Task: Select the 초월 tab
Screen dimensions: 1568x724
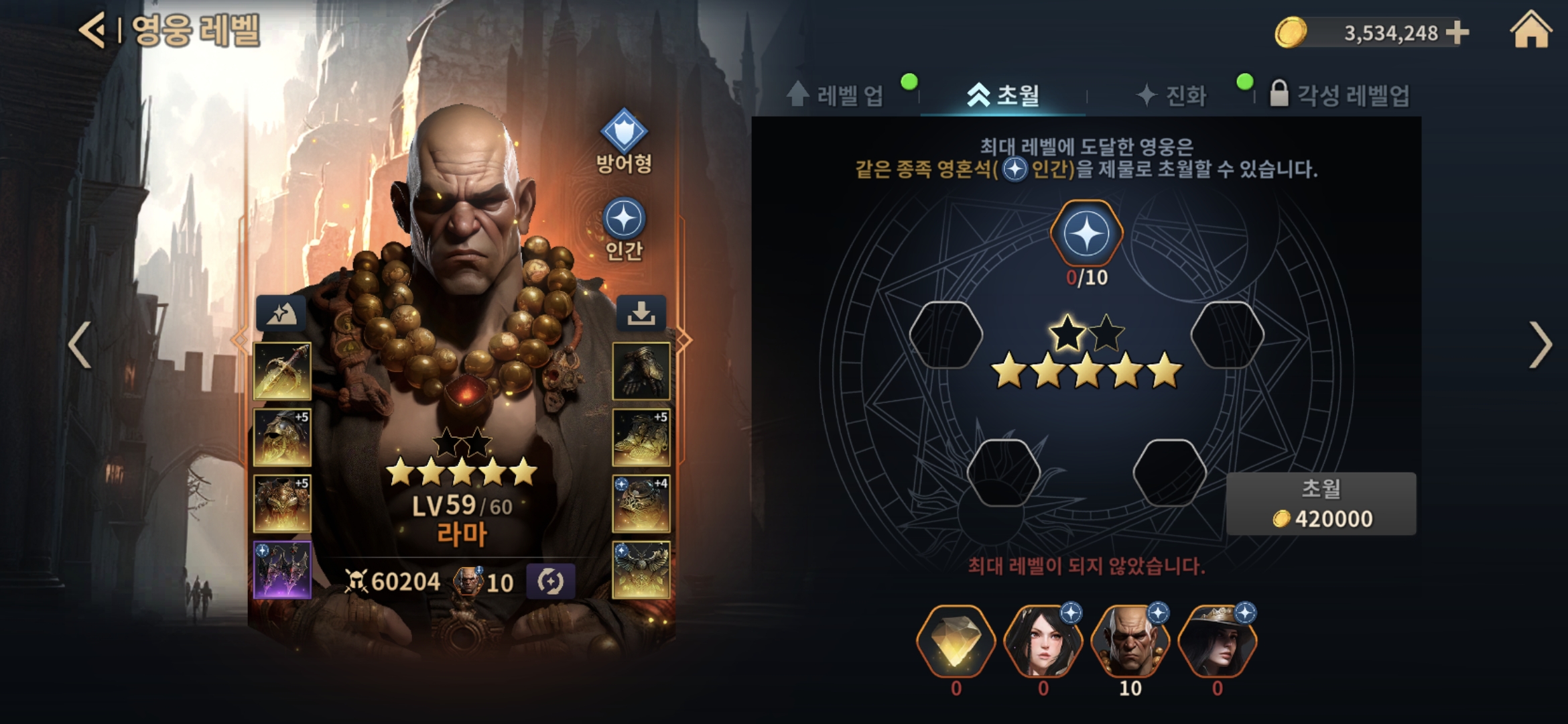Action: [1003, 95]
